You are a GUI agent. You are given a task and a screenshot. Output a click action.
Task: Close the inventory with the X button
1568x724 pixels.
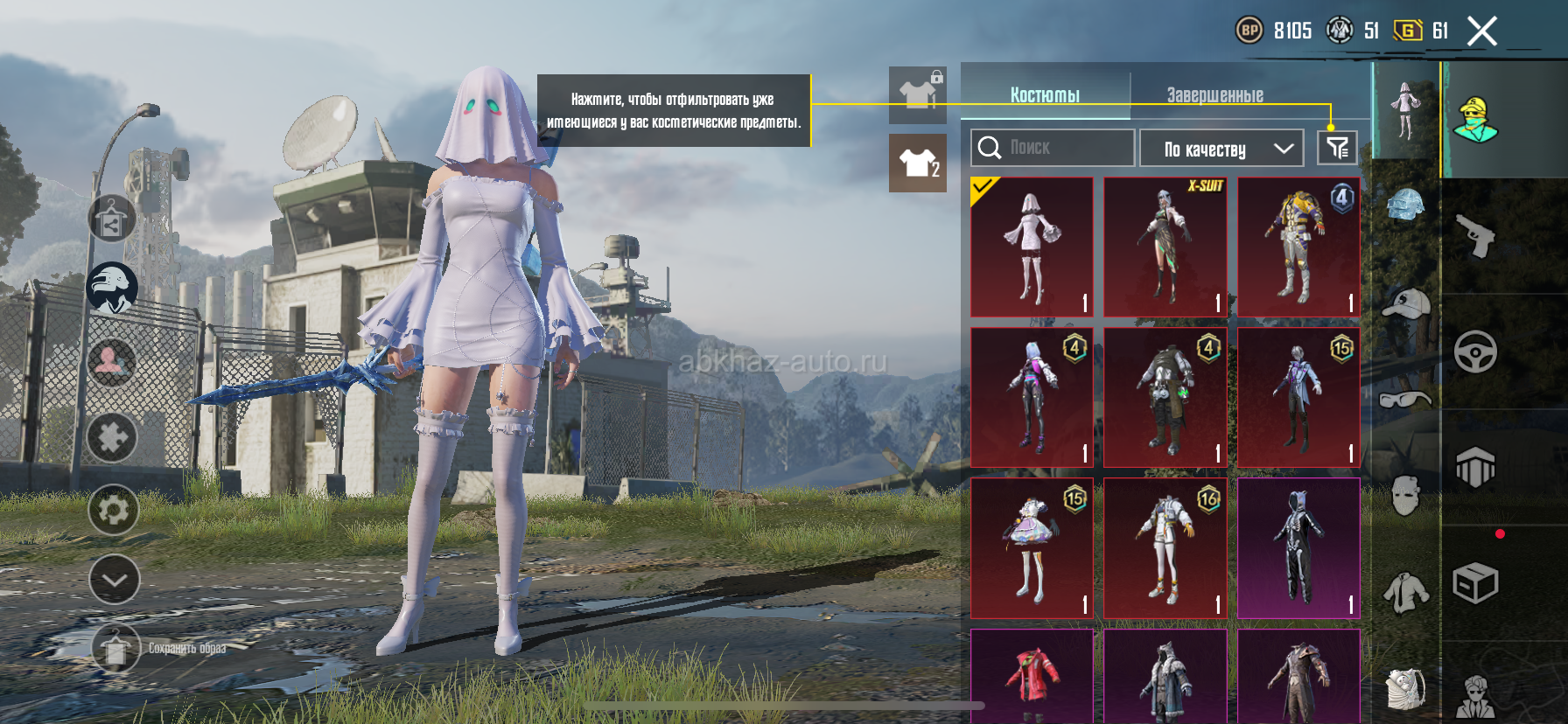(1481, 31)
